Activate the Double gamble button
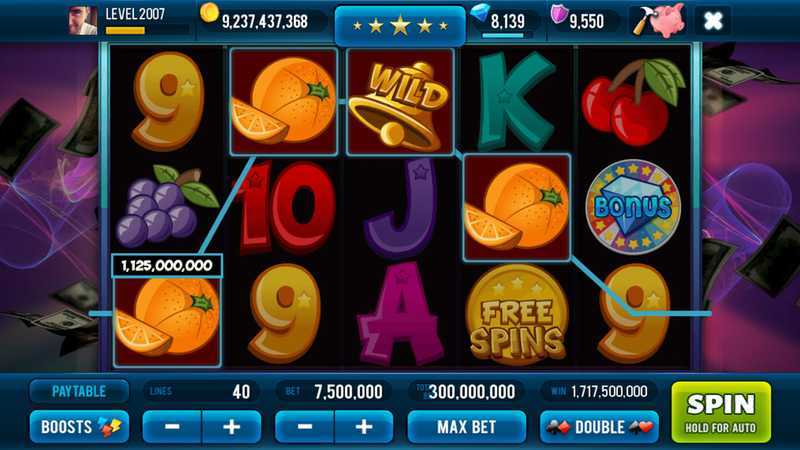 click(x=599, y=427)
